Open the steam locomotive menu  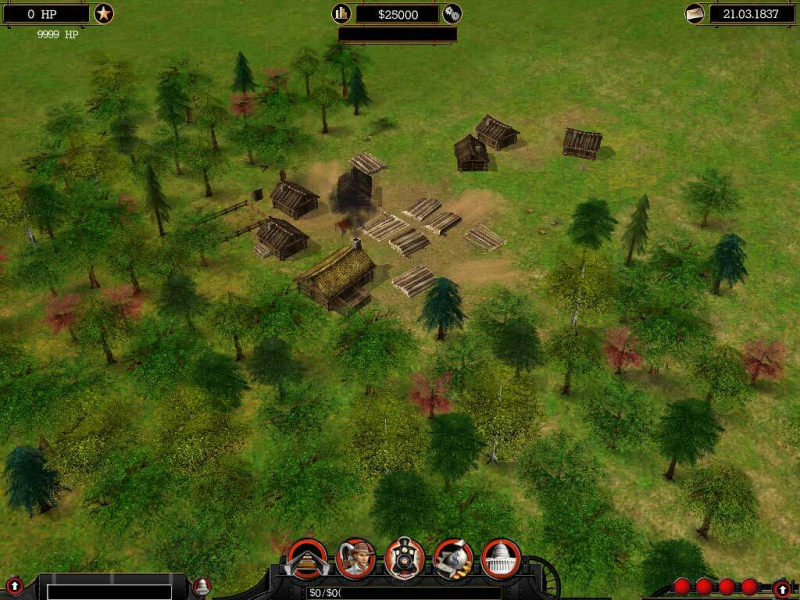404,558
